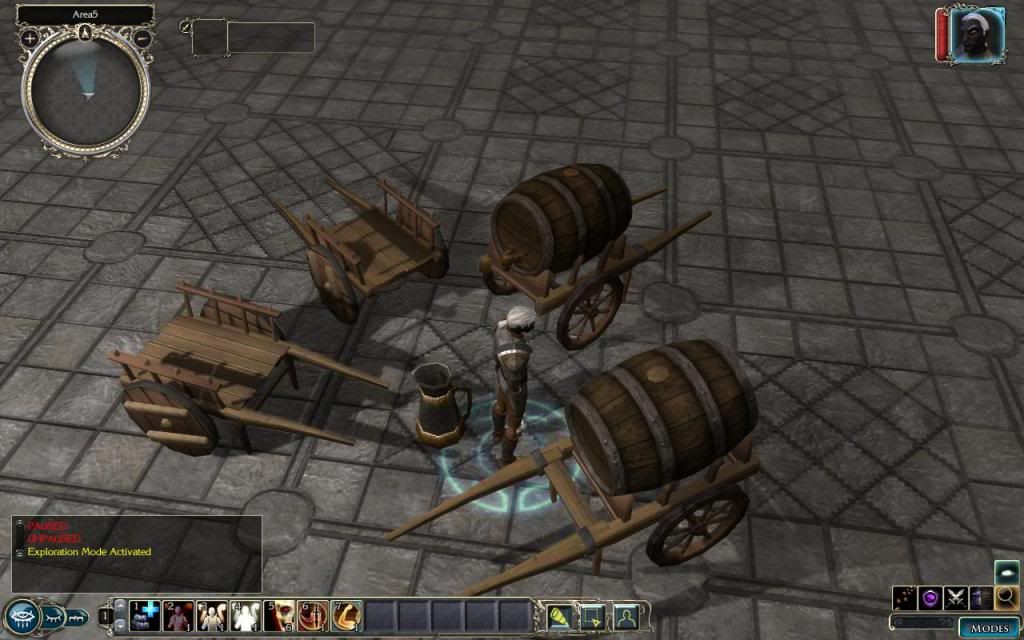
Task: Click the square selection cursor button
Action: tap(591, 616)
